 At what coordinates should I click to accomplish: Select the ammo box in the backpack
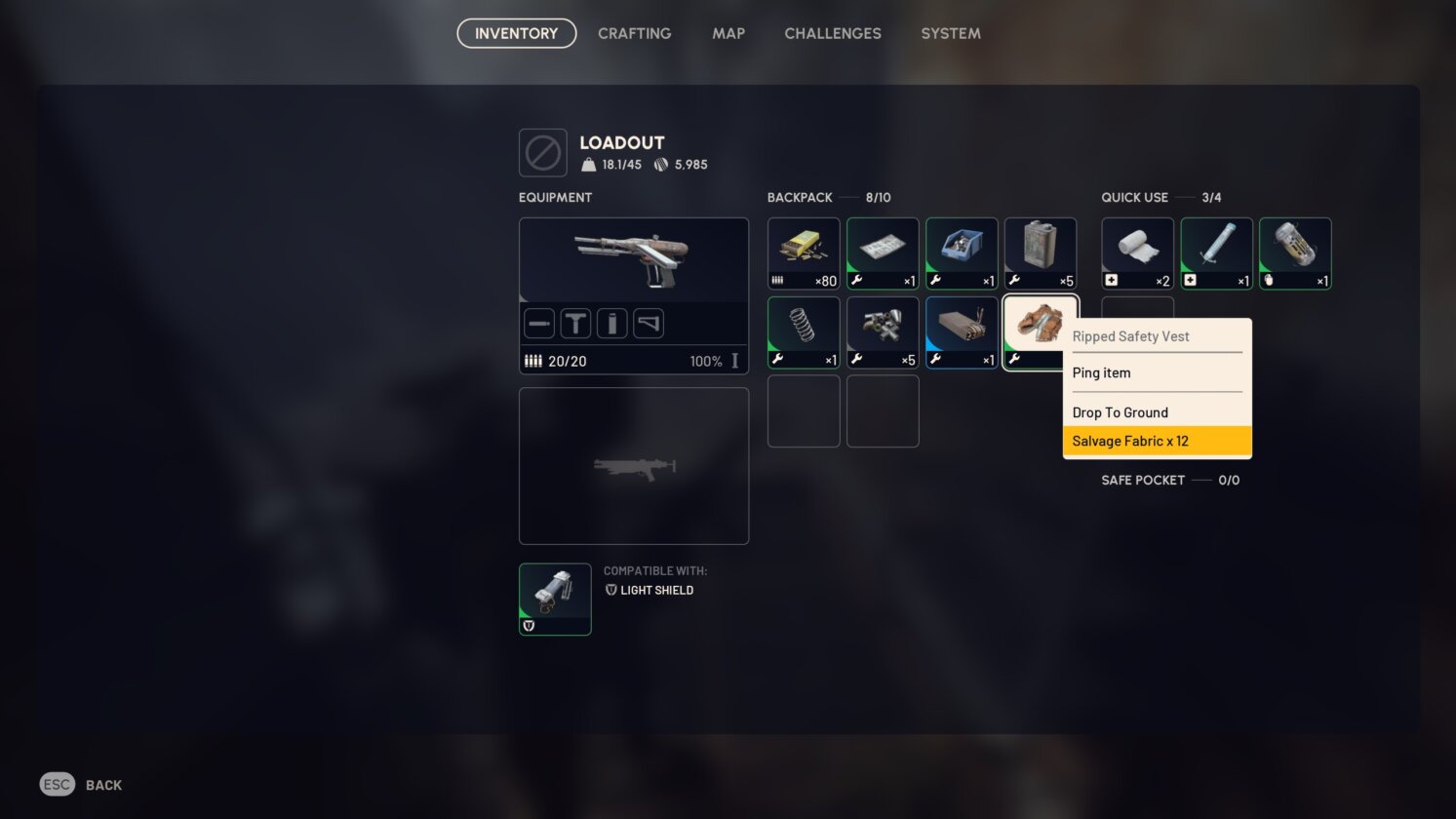coord(803,252)
